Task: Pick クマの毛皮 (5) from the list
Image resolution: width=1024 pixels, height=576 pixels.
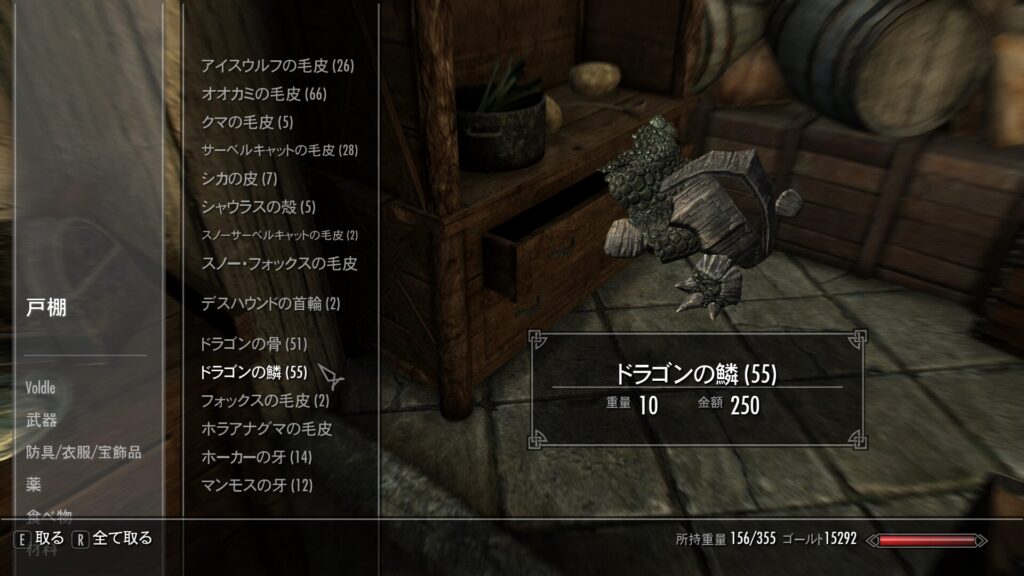Action: (x=247, y=122)
